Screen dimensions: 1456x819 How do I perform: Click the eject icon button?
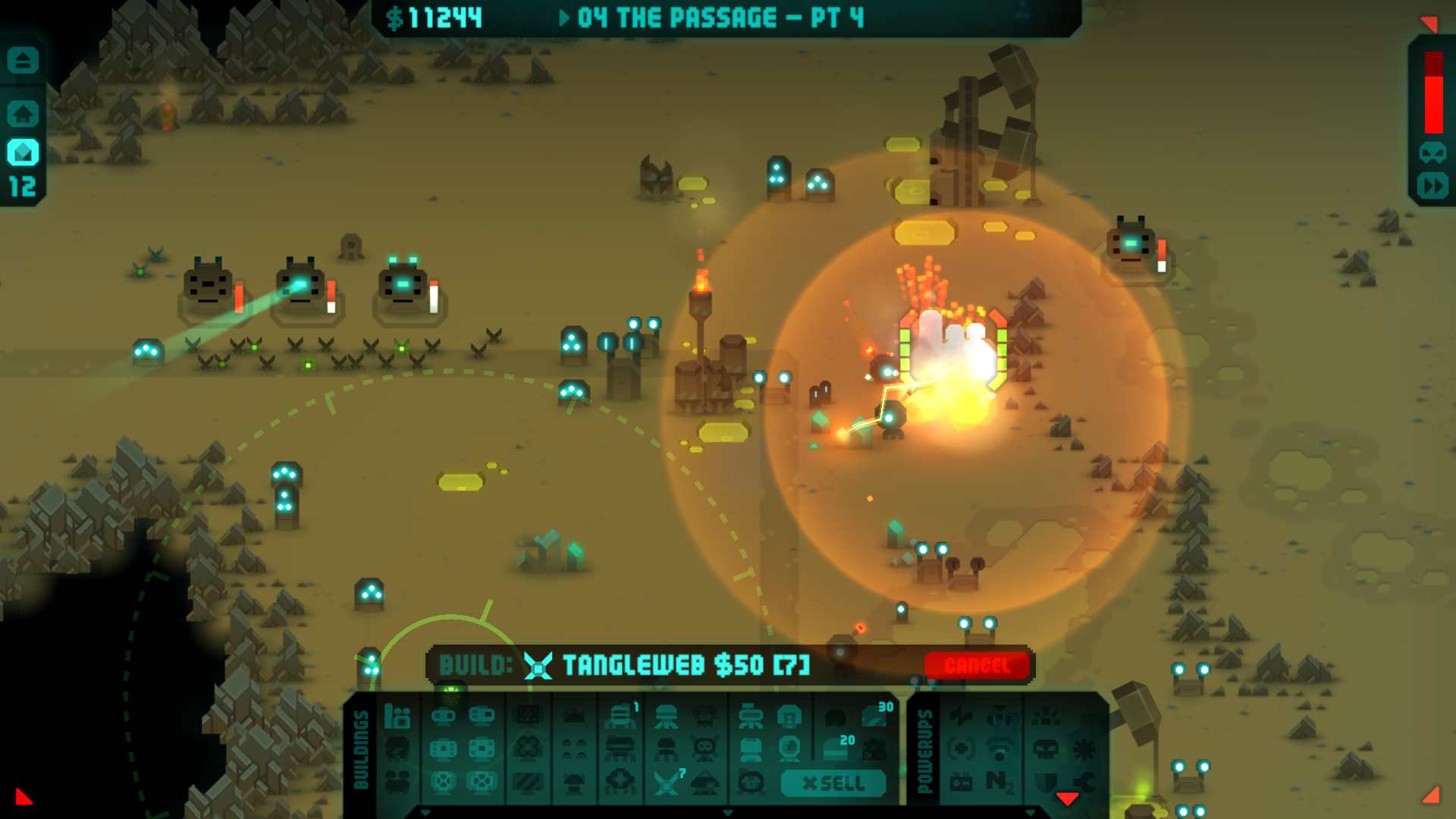[23, 60]
